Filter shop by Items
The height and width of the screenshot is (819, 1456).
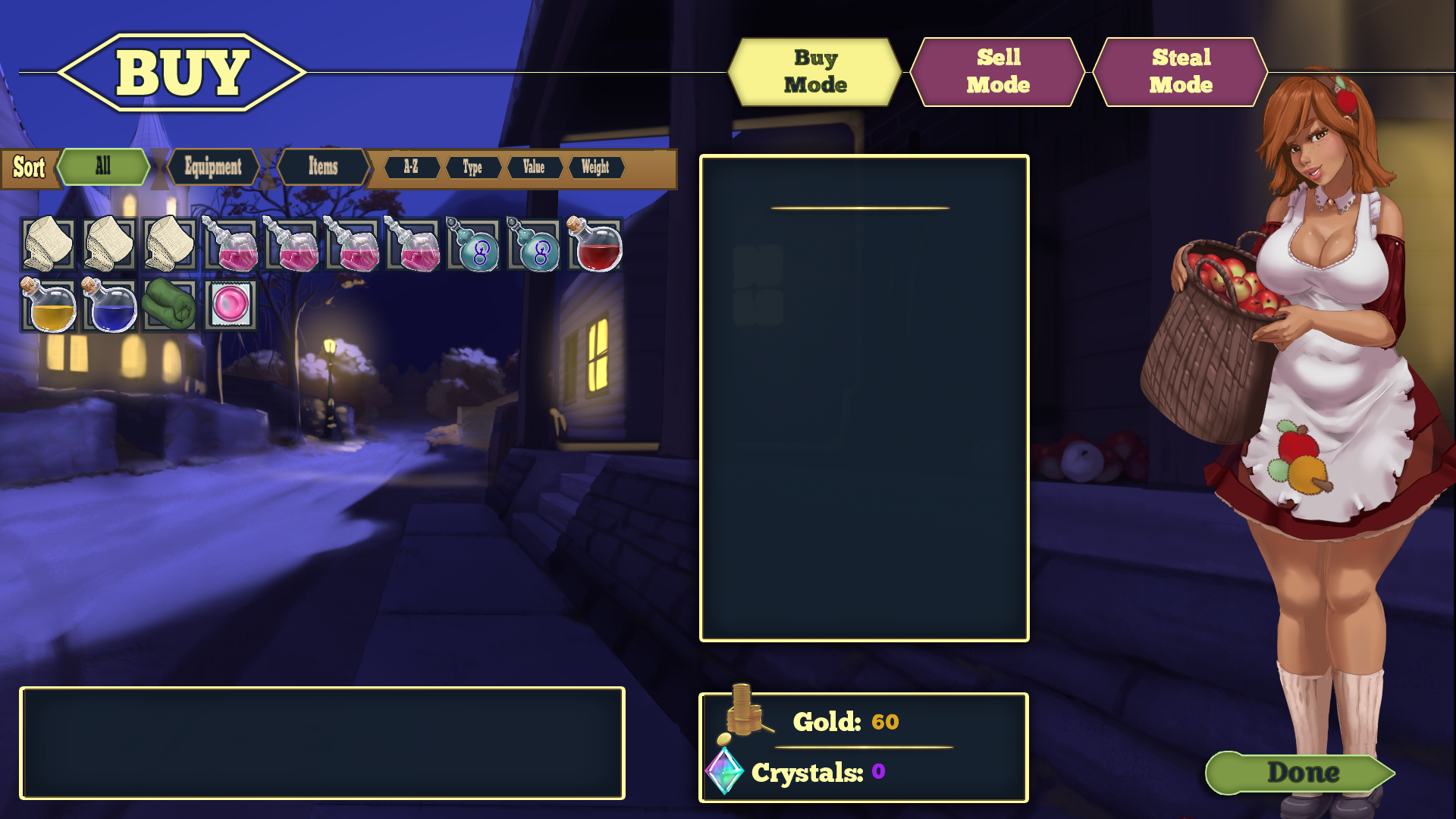(x=323, y=167)
